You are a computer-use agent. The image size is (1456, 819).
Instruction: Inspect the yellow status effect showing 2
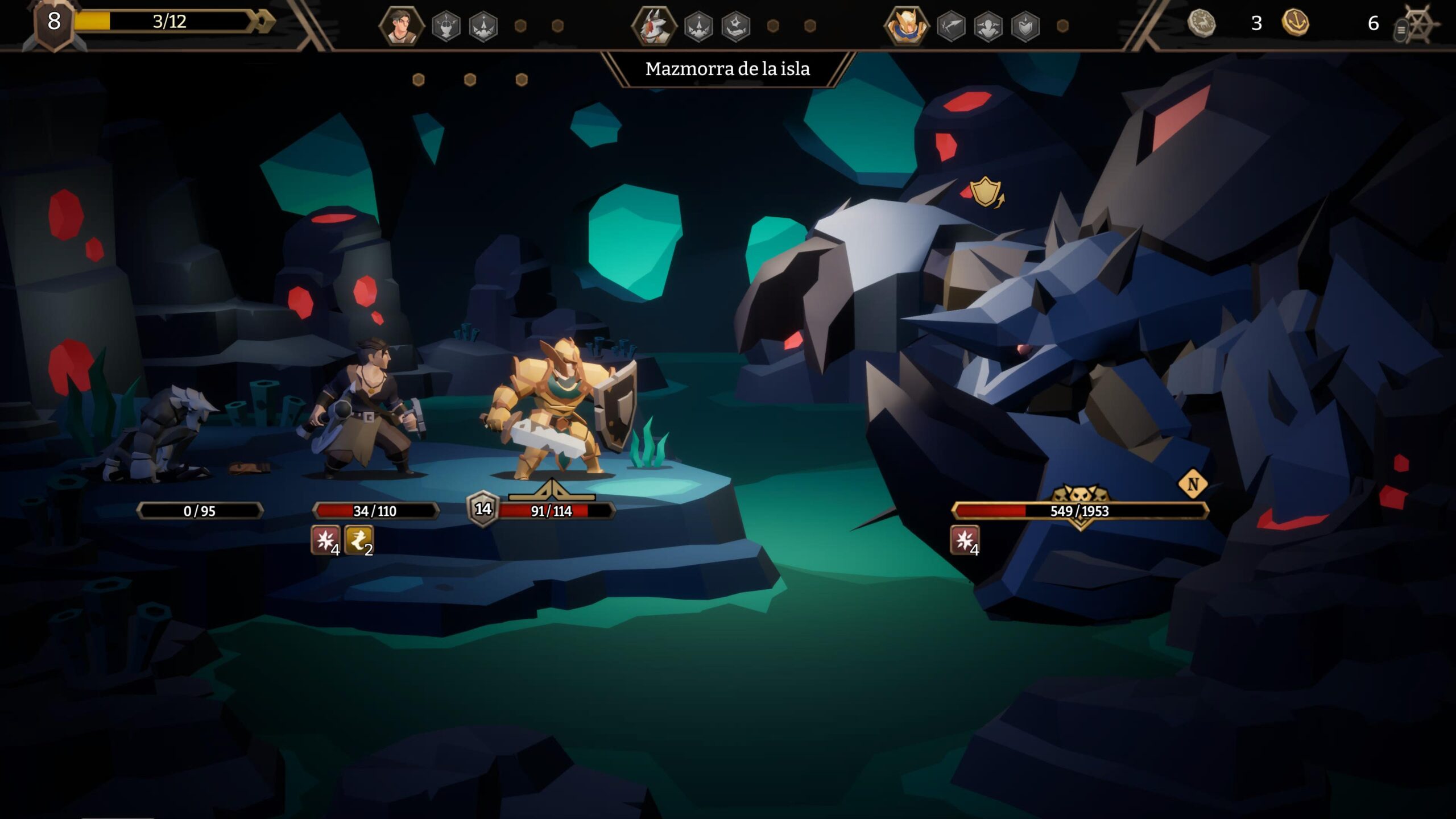click(x=359, y=540)
